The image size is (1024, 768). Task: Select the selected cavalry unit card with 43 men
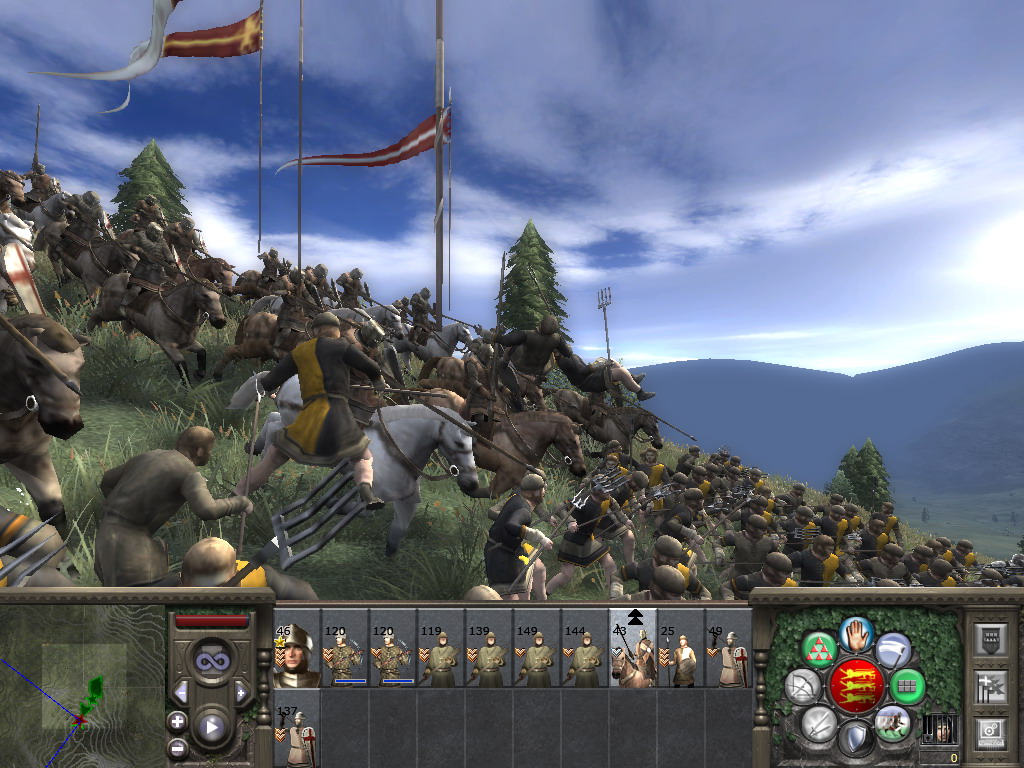coord(633,648)
